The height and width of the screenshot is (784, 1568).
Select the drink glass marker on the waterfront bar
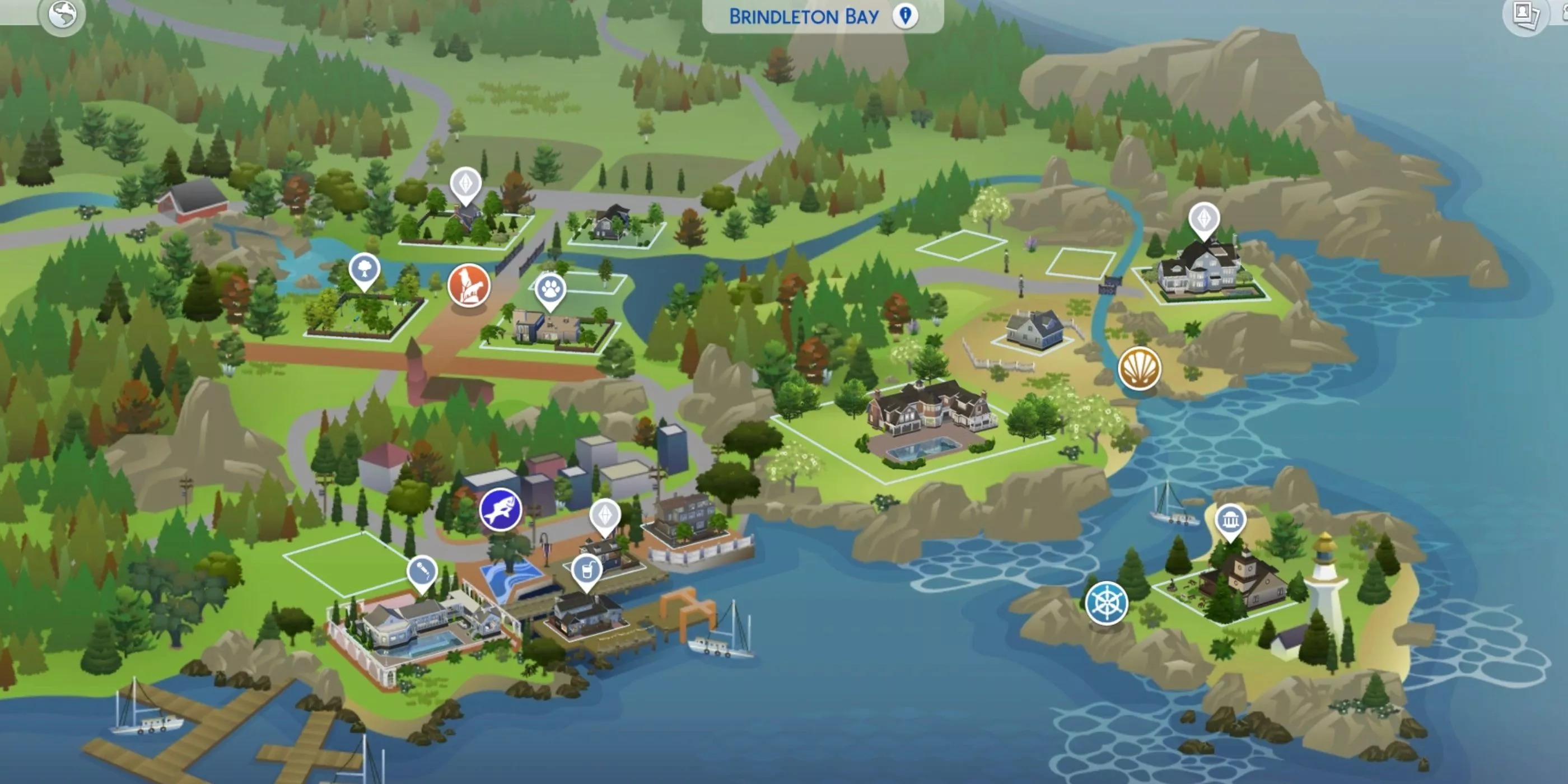pyautogui.click(x=587, y=570)
